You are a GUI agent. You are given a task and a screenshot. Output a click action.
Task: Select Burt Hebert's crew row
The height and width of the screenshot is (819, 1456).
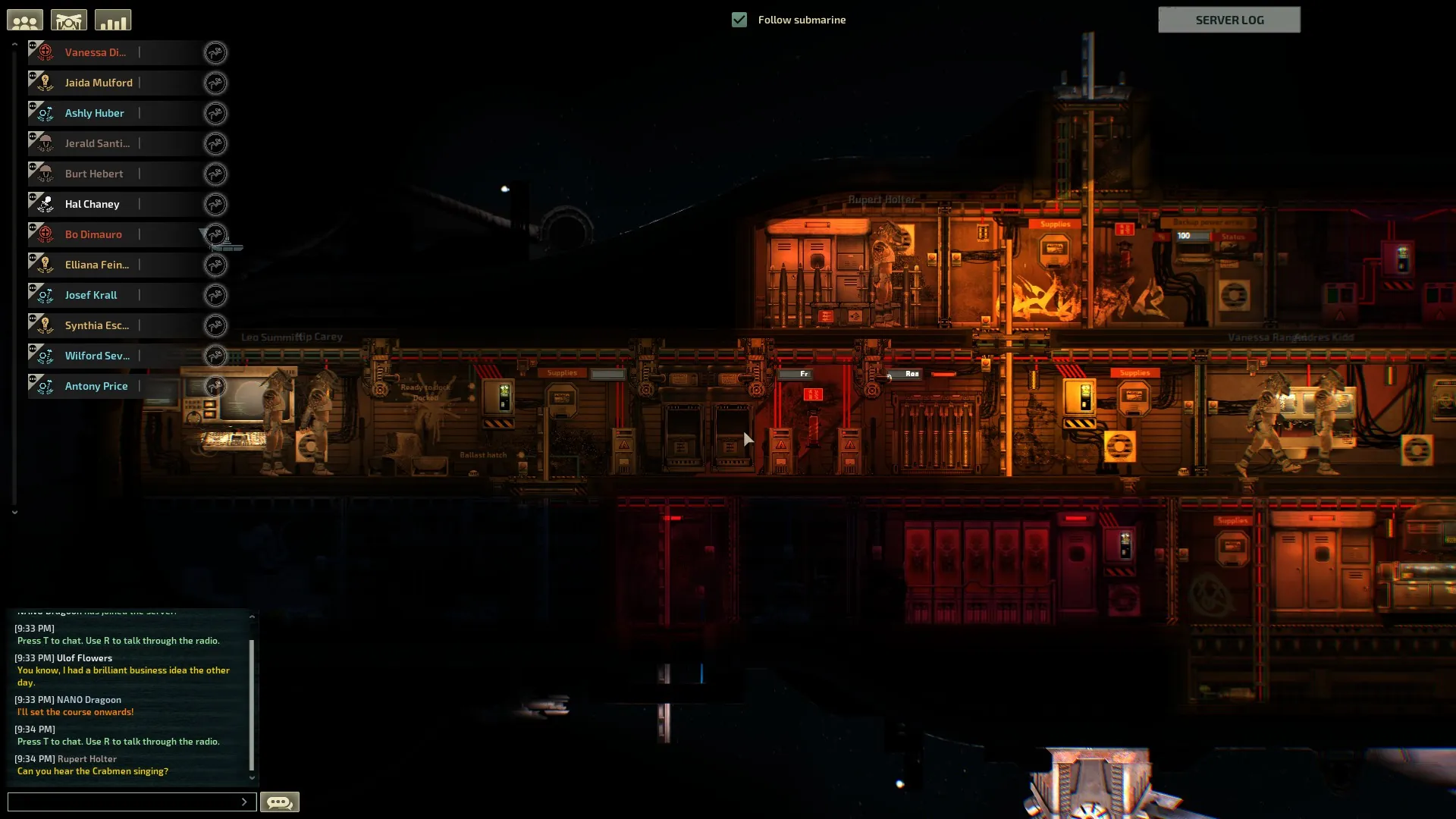pos(94,174)
